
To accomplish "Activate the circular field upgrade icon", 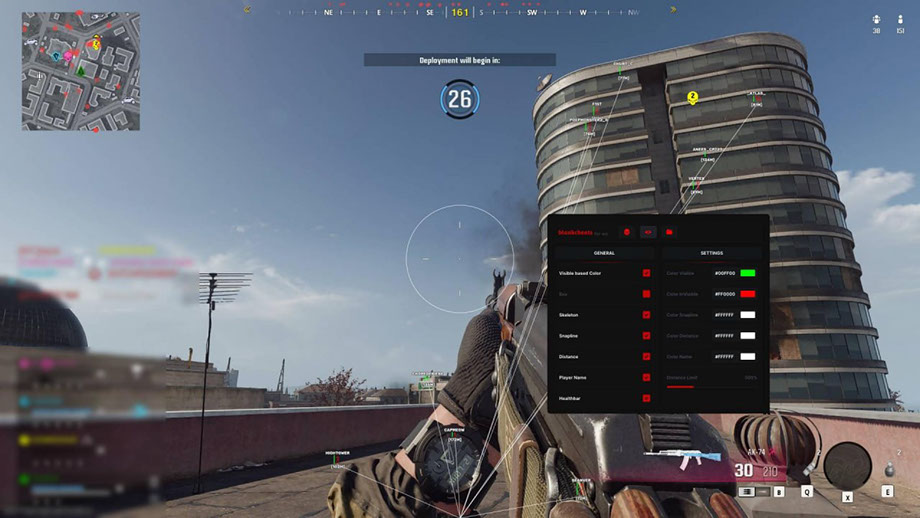I will (x=847, y=463).
